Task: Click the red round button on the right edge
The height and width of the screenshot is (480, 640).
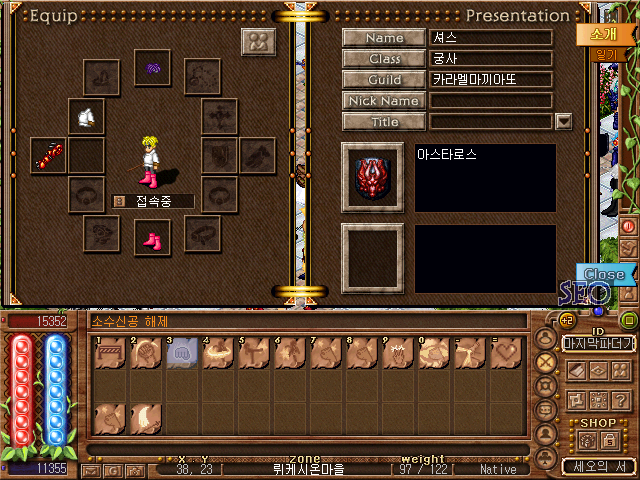Action: [x=630, y=227]
